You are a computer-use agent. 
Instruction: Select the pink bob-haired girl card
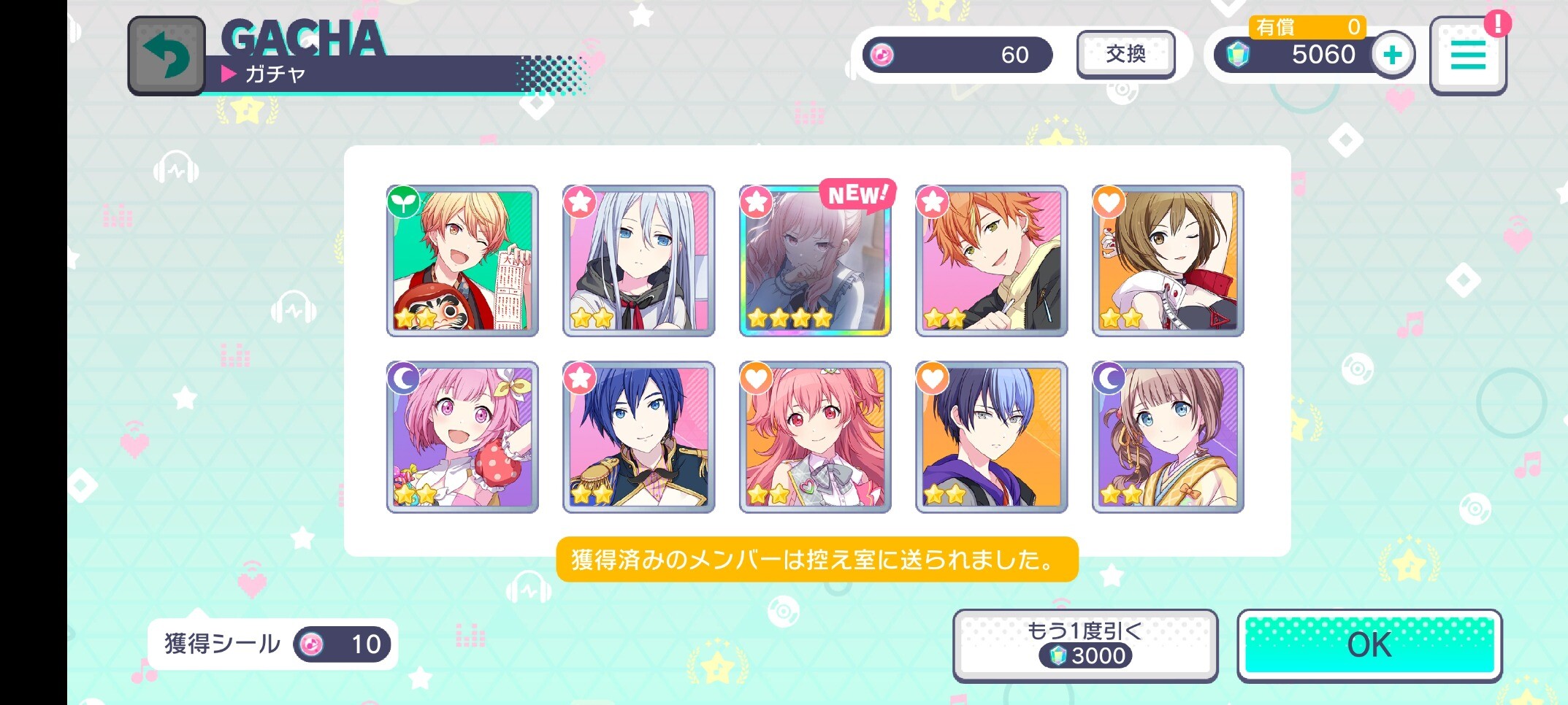tap(462, 436)
